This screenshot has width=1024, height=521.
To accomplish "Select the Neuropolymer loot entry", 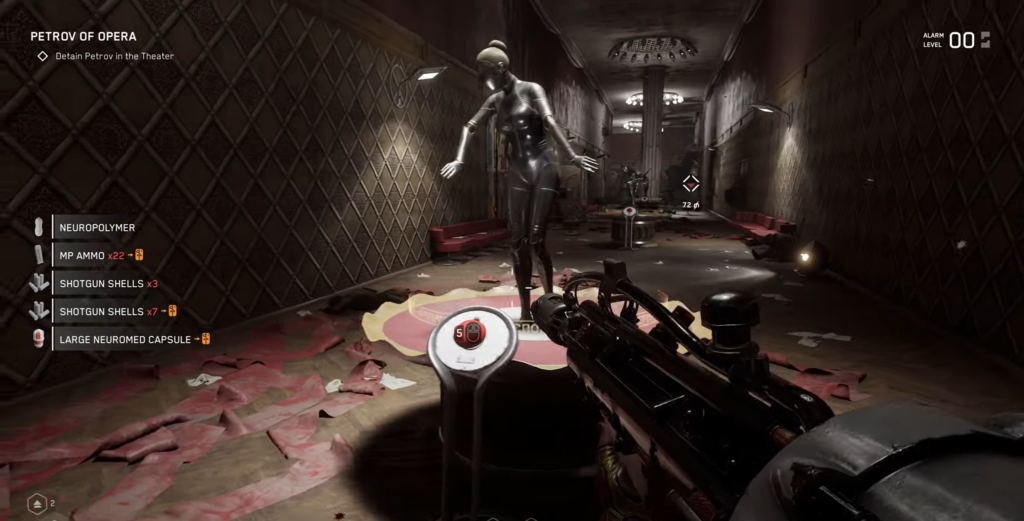I will point(97,227).
